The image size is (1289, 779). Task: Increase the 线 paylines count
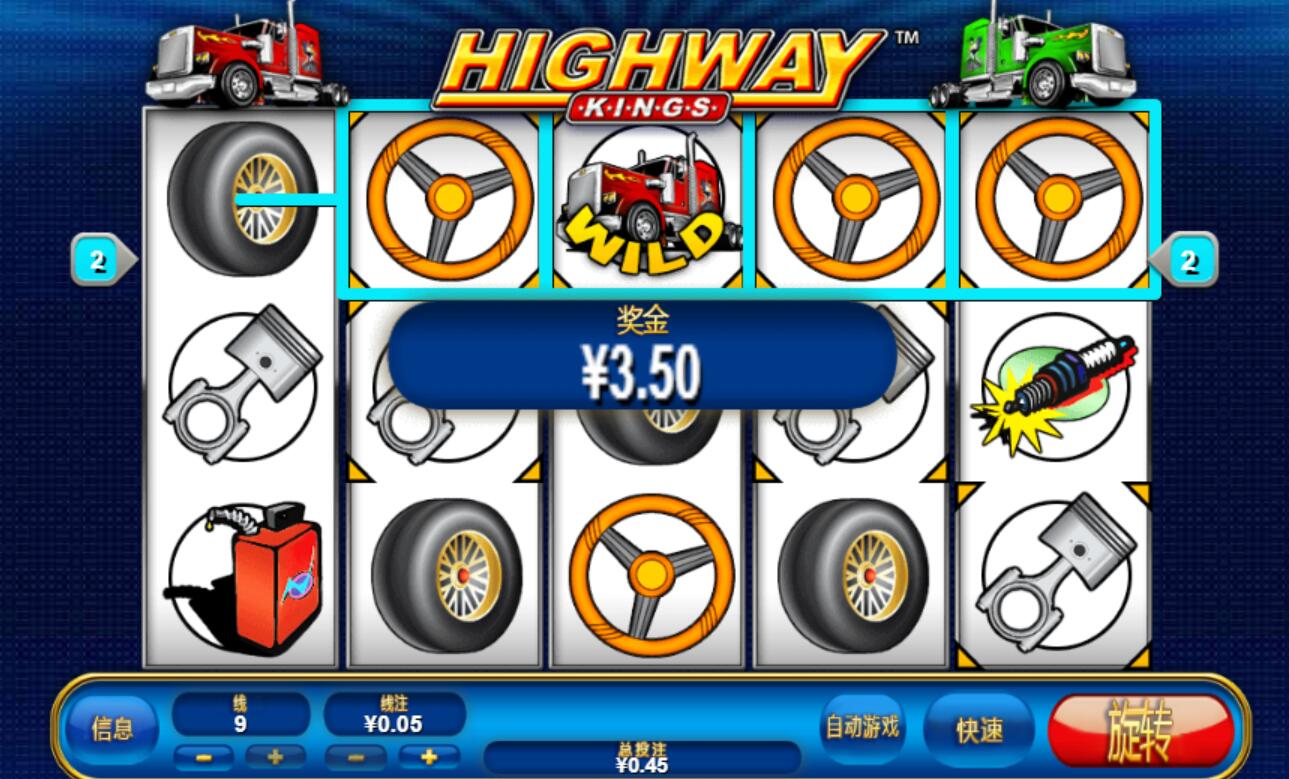pyautogui.click(x=276, y=757)
